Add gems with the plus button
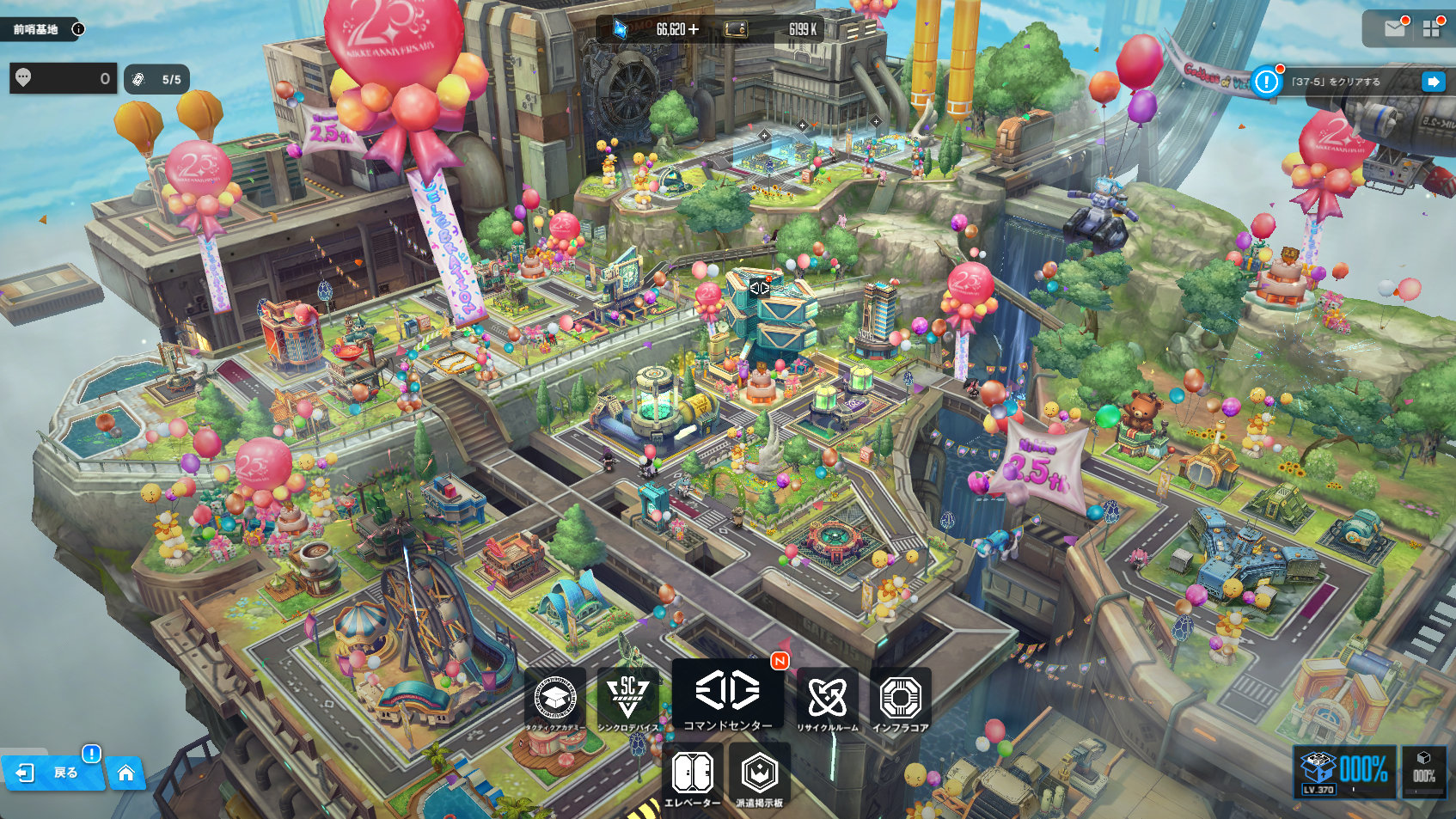1456x819 pixels. (x=694, y=29)
